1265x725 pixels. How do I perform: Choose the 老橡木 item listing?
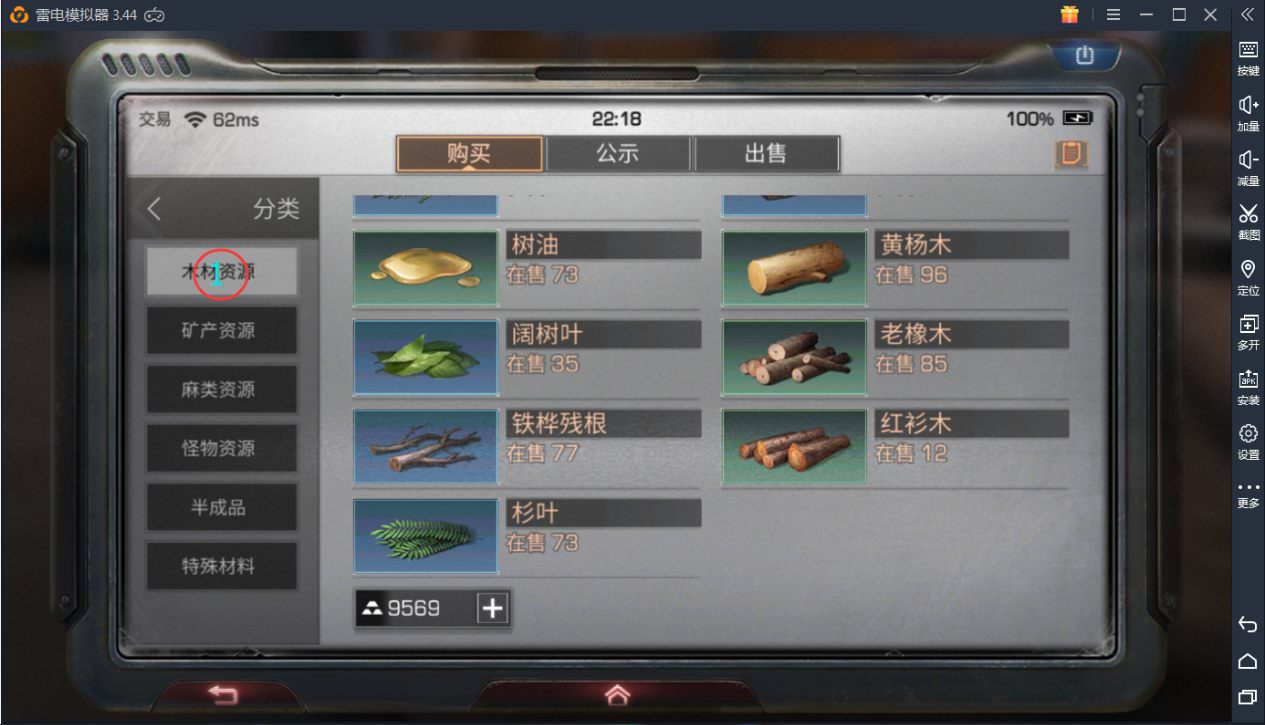pos(895,356)
